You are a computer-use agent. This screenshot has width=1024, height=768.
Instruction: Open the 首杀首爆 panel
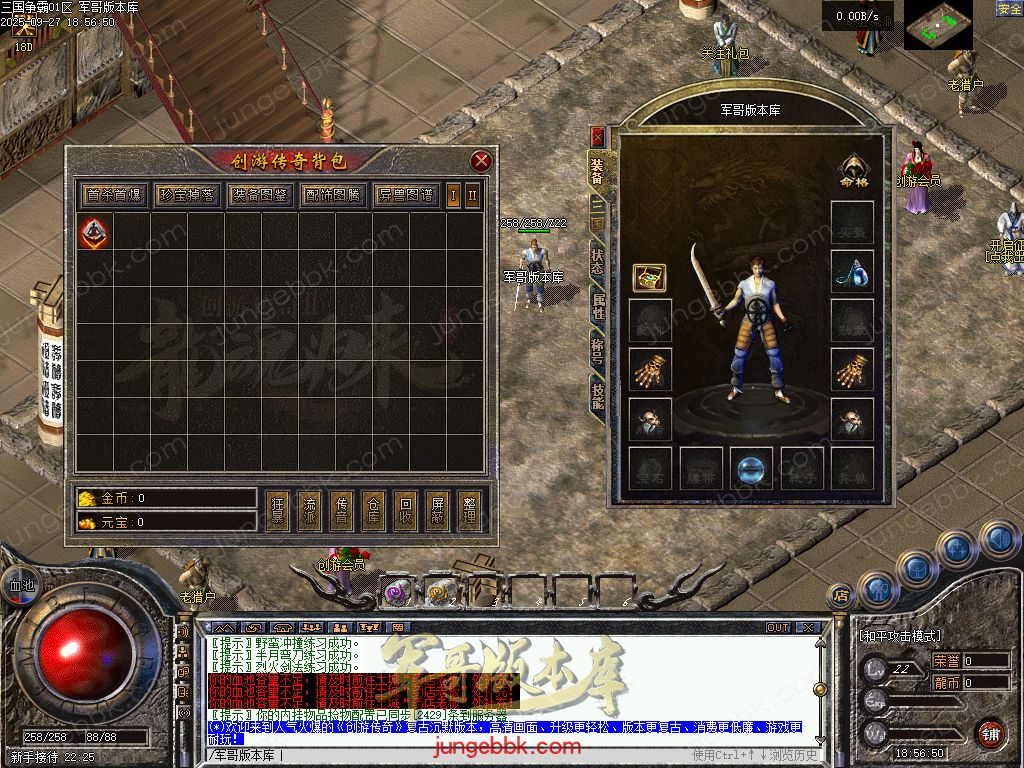(x=114, y=195)
